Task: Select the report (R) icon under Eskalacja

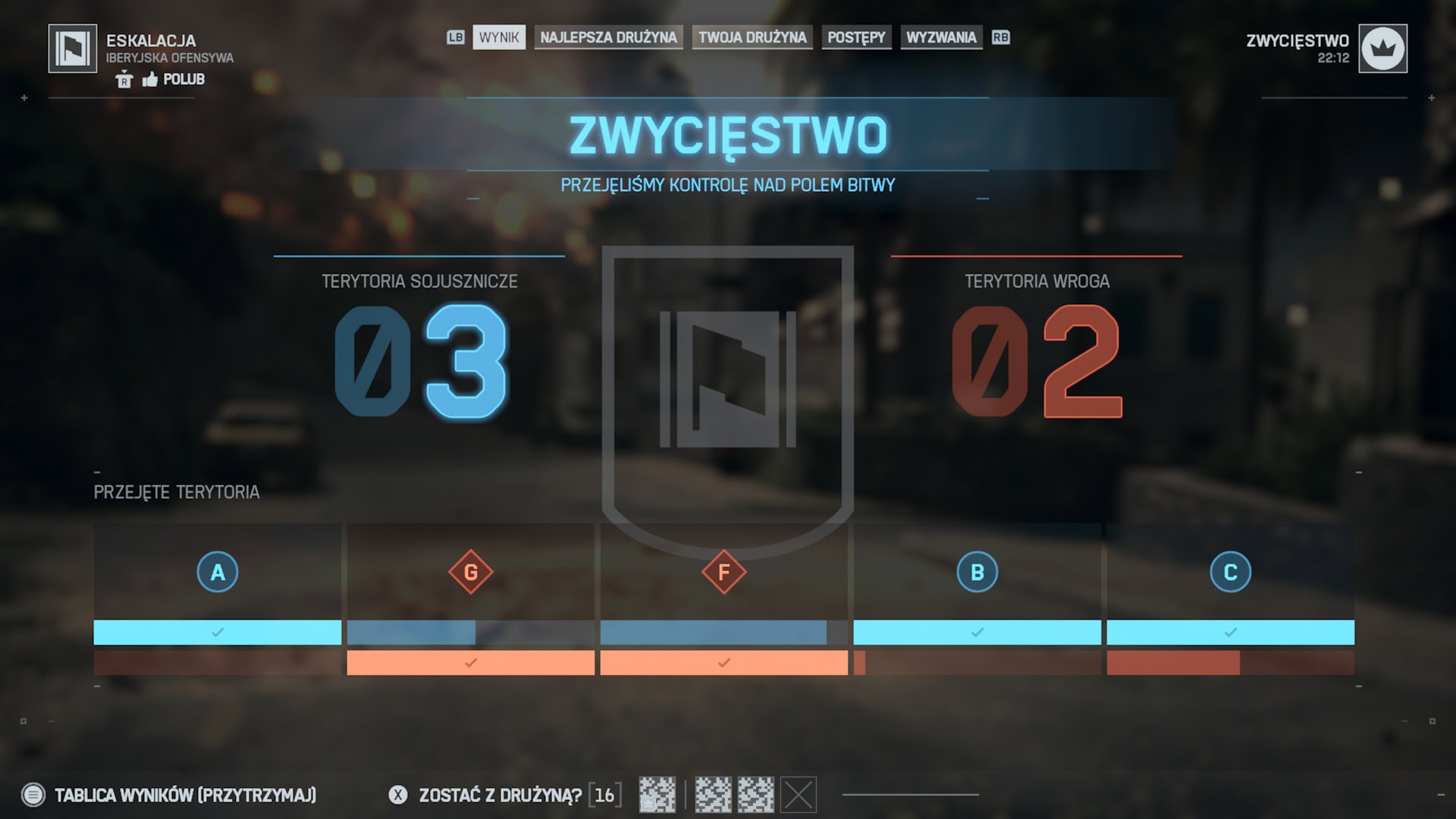Action: pos(124,79)
